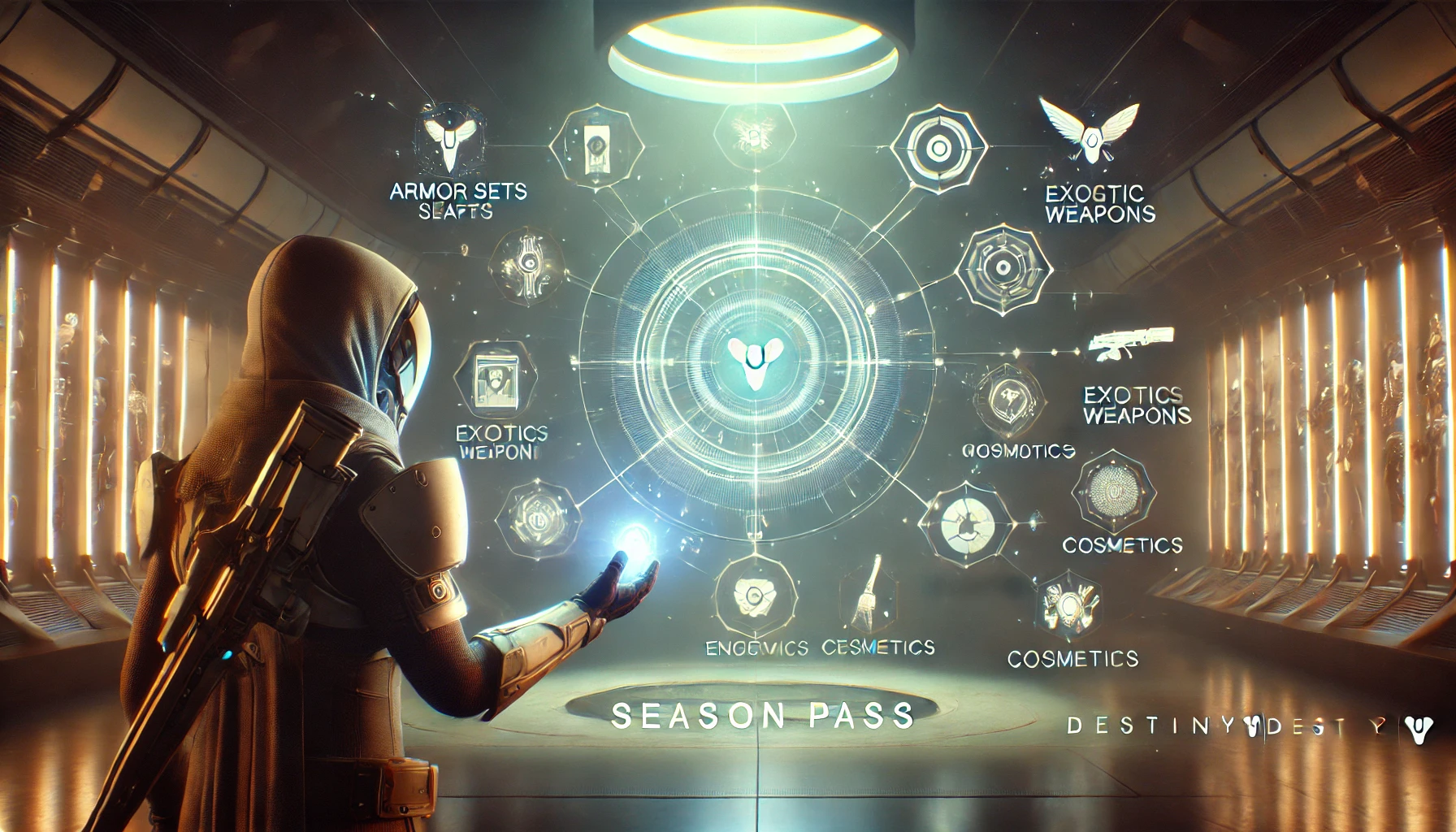Select the Season Pass title

click(x=762, y=716)
